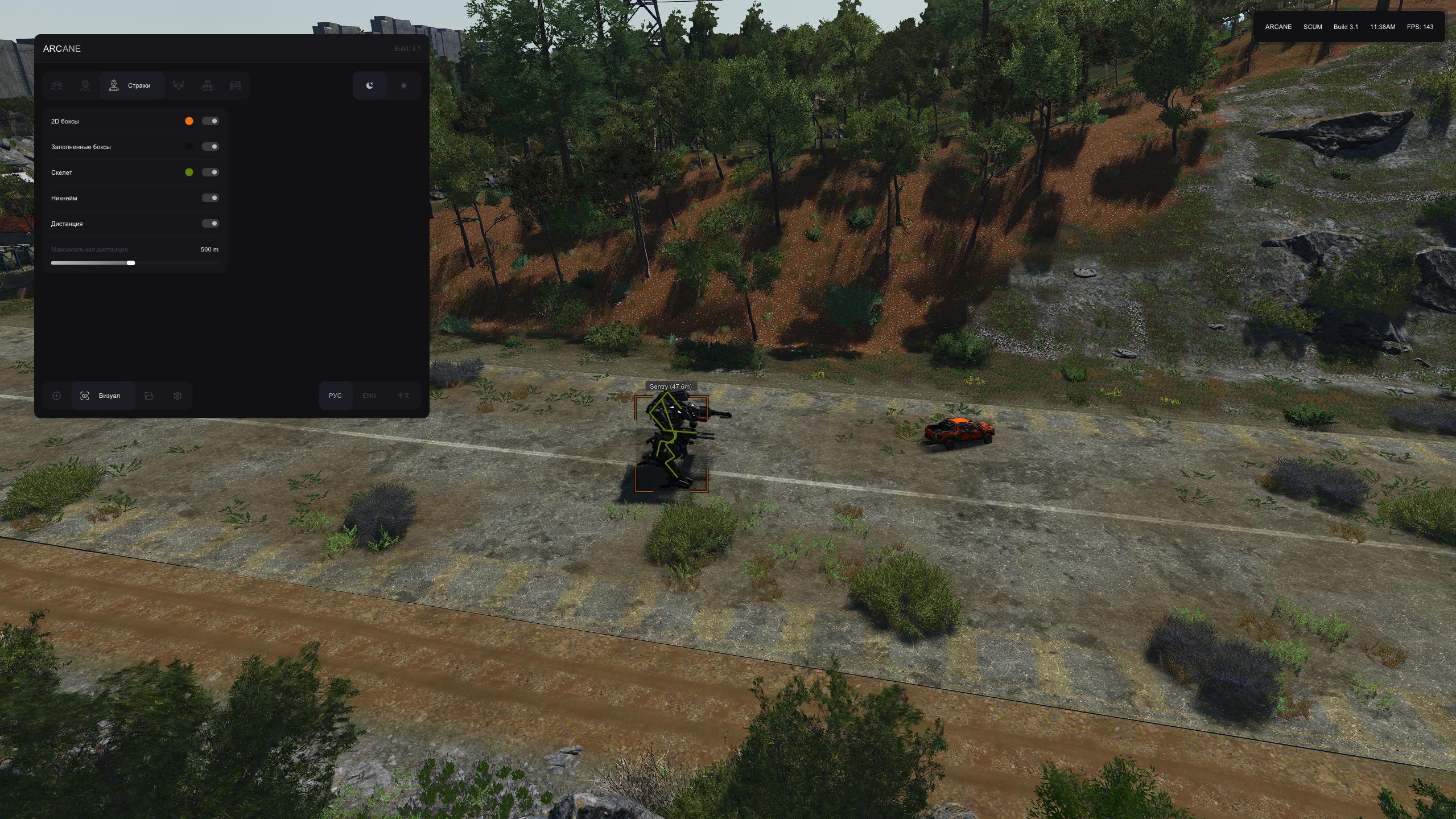Select the Стражи tab
Image resolution: width=1456 pixels, height=819 pixels.
(x=131, y=85)
